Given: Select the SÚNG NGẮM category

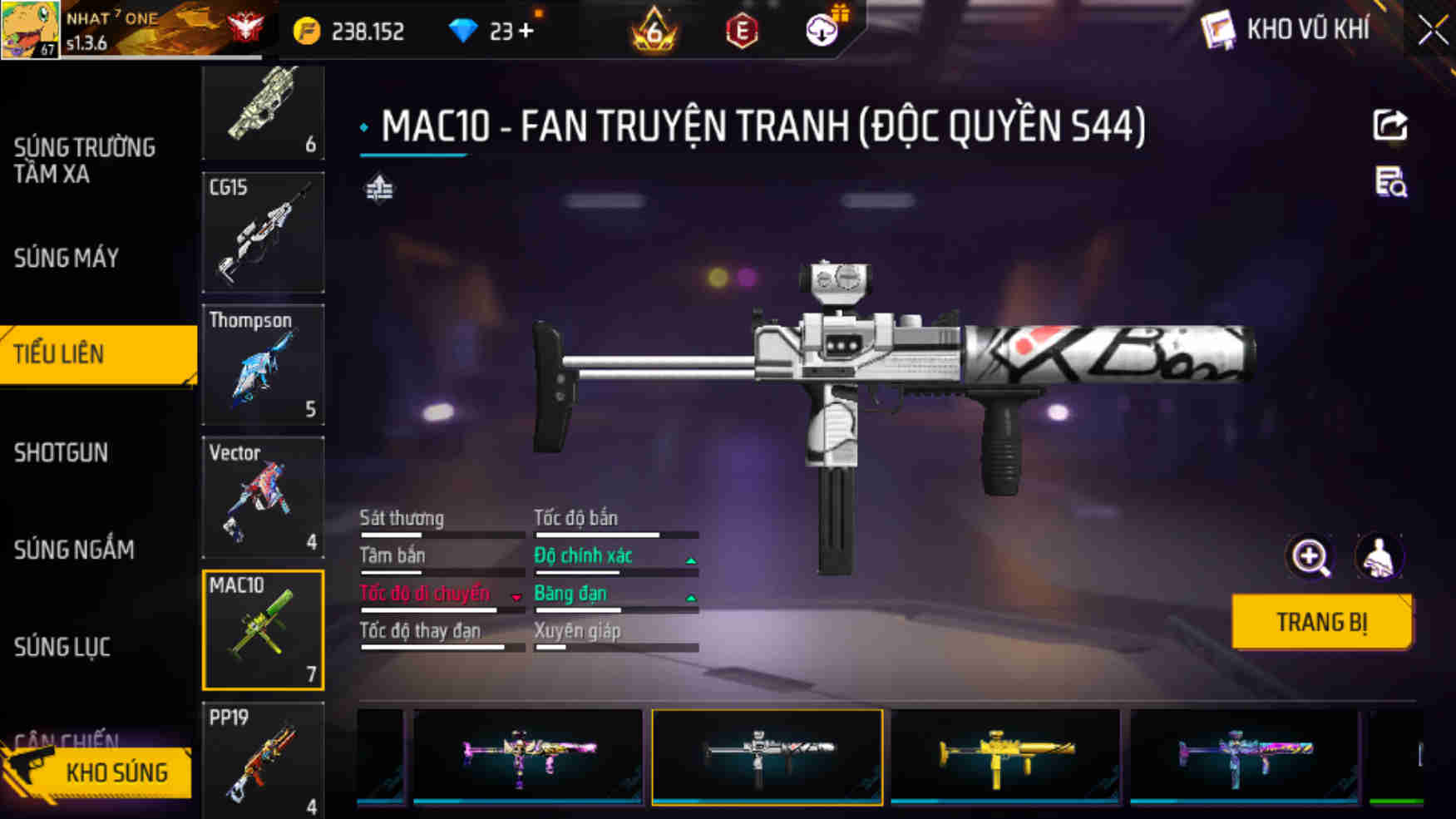Looking at the screenshot, I should [x=73, y=550].
